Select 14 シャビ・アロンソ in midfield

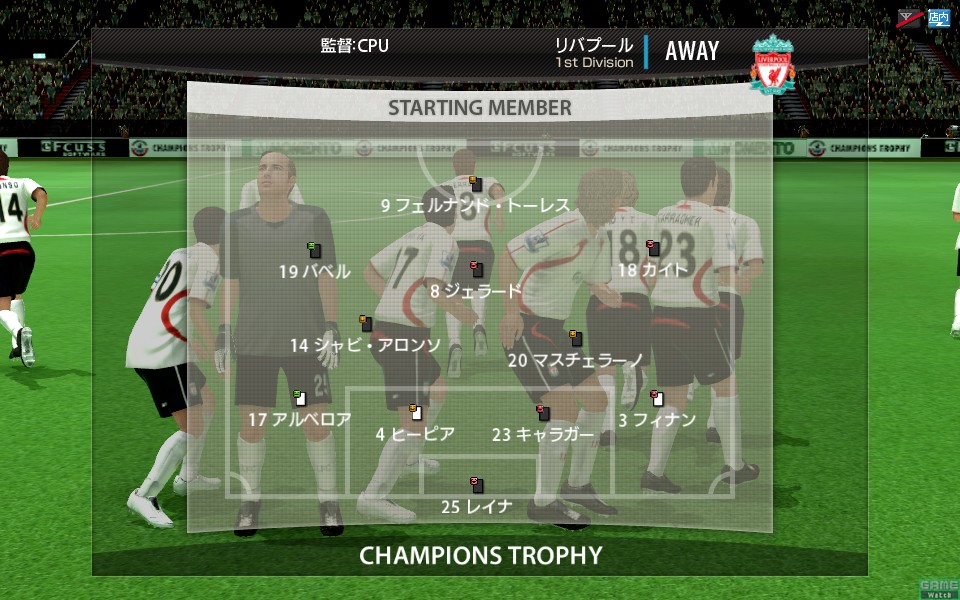(x=365, y=345)
